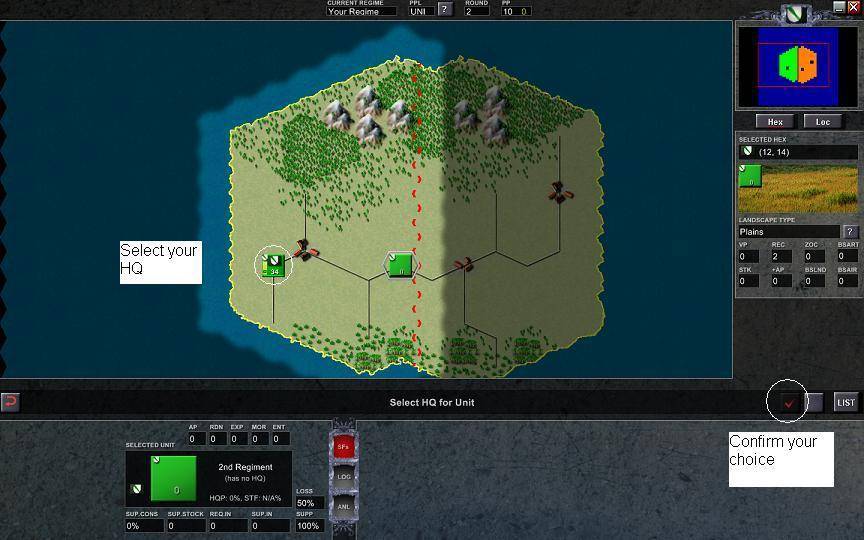The image size is (864, 540).
Task: Confirm the HQ choice with the red checkmark
Action: pyautogui.click(x=789, y=402)
